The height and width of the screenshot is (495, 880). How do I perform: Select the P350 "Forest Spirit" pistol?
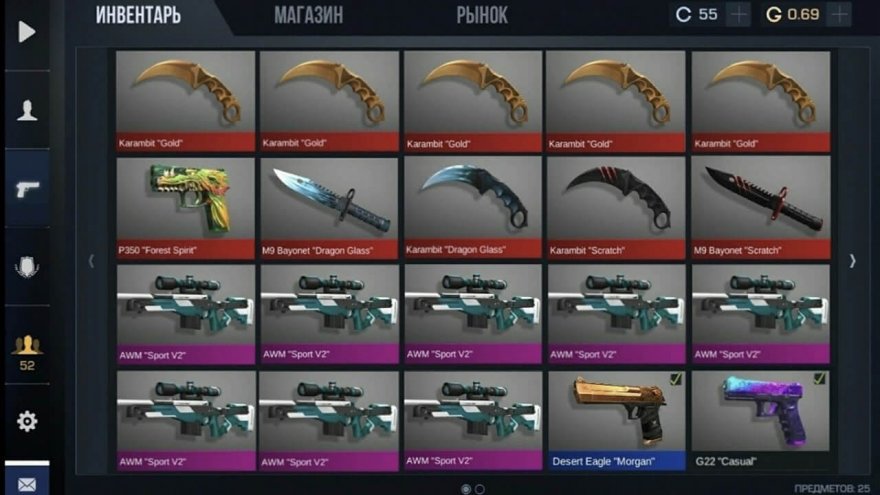tap(185, 207)
